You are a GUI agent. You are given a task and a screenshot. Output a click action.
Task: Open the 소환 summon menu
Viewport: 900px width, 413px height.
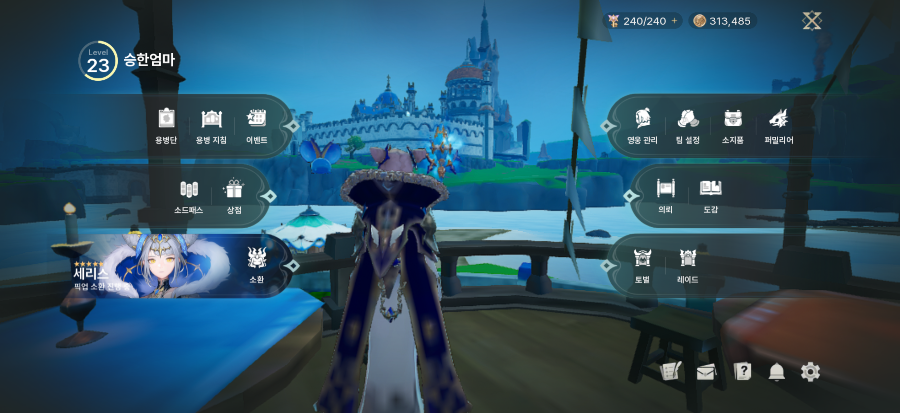point(257,263)
